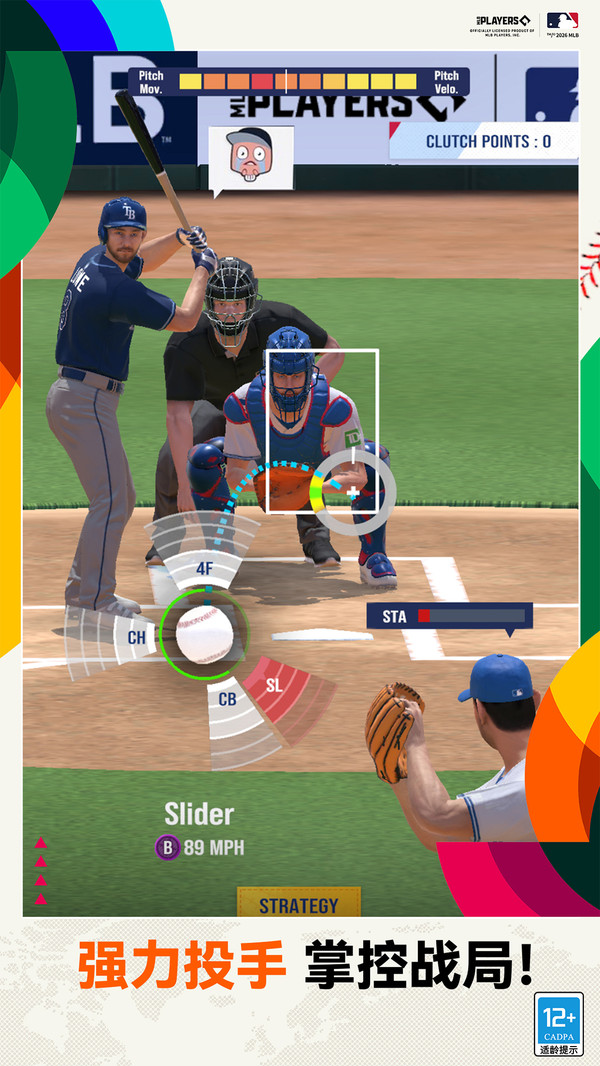
Task: Tap the baseball in the pitch wheel
Action: (x=204, y=633)
